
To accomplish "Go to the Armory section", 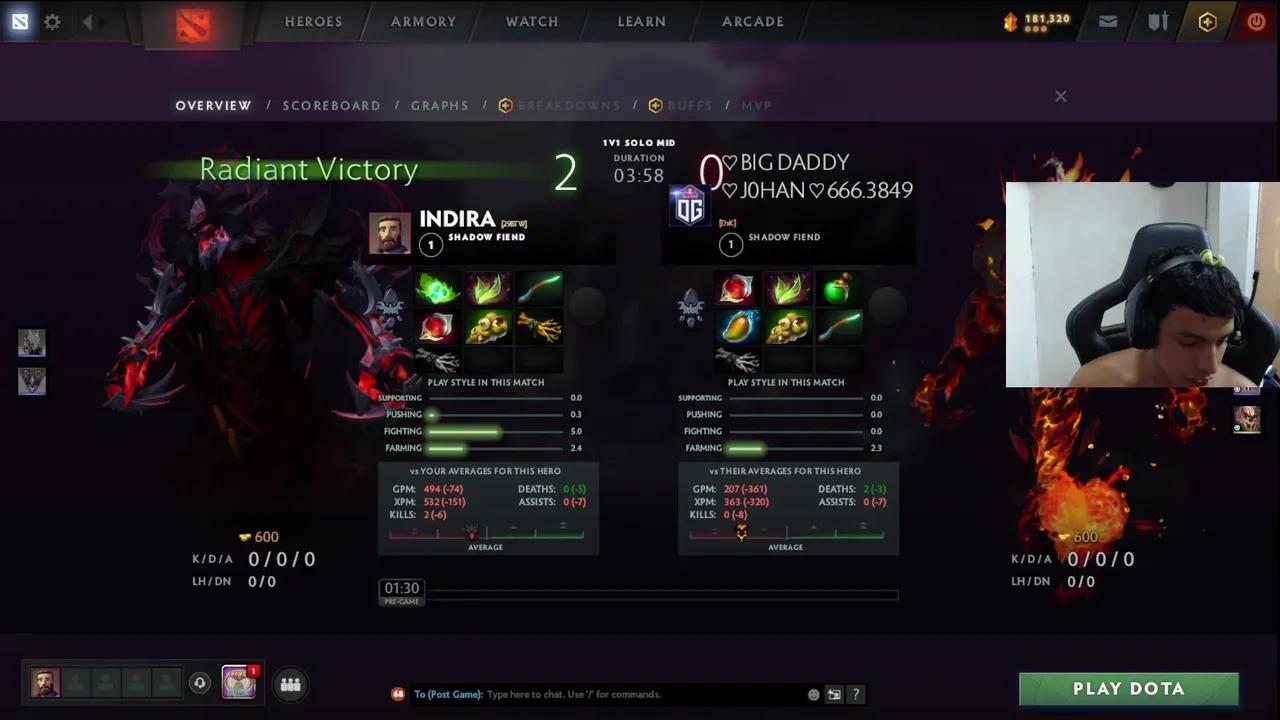I will click(x=423, y=21).
